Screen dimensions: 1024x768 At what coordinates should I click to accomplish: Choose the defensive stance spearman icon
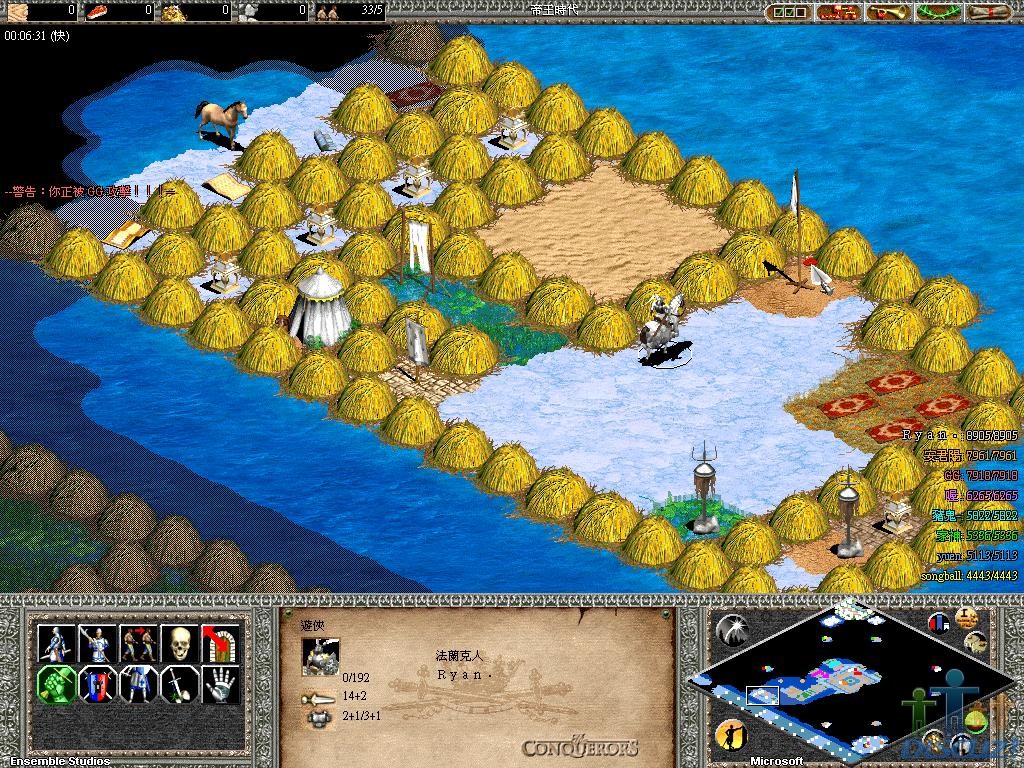point(95,643)
